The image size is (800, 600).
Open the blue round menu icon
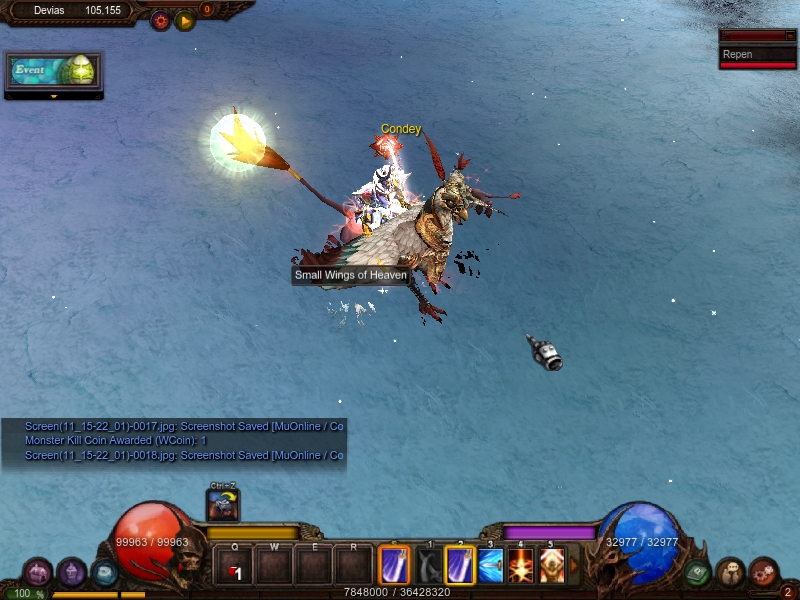104,573
